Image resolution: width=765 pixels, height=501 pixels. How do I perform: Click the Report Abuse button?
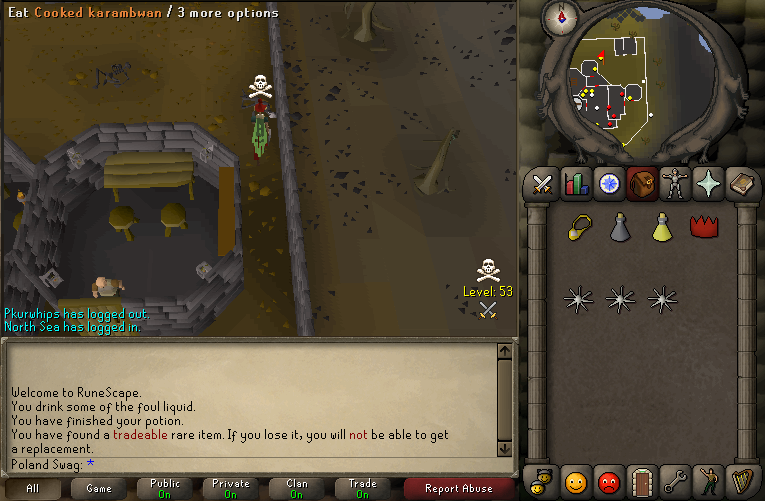459,489
